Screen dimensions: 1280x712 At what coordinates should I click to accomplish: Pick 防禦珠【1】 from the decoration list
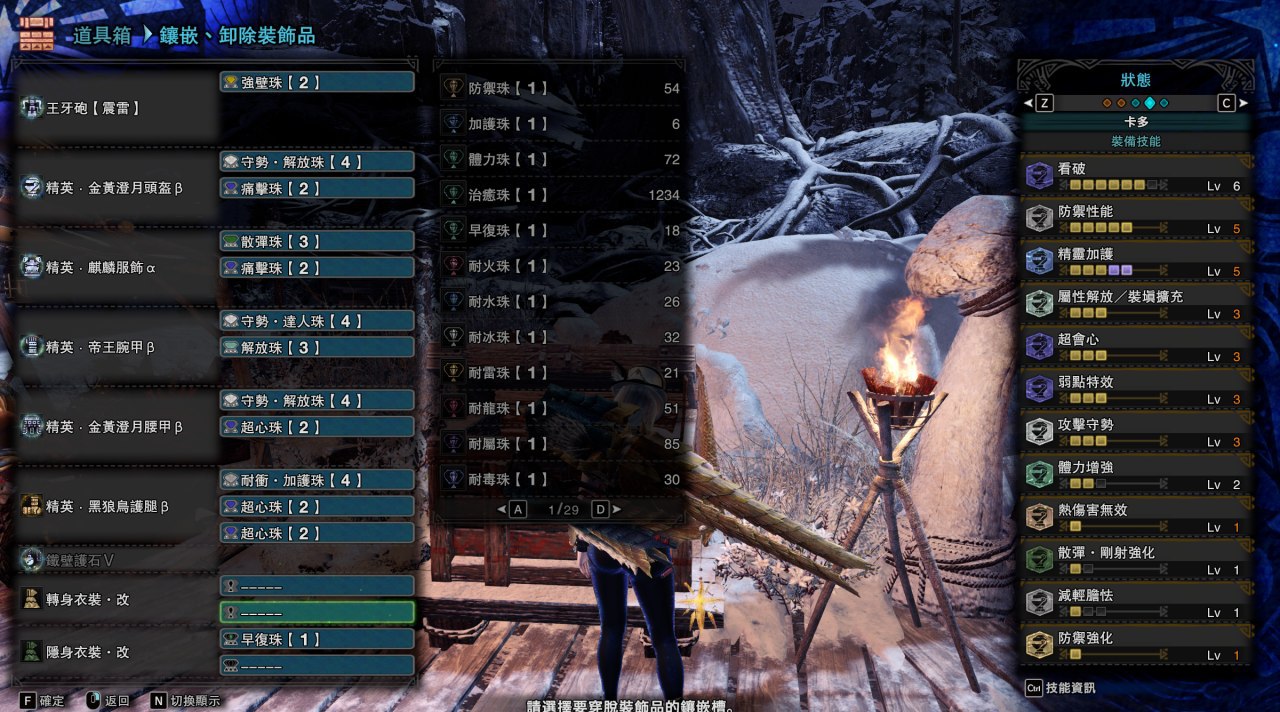(560, 89)
